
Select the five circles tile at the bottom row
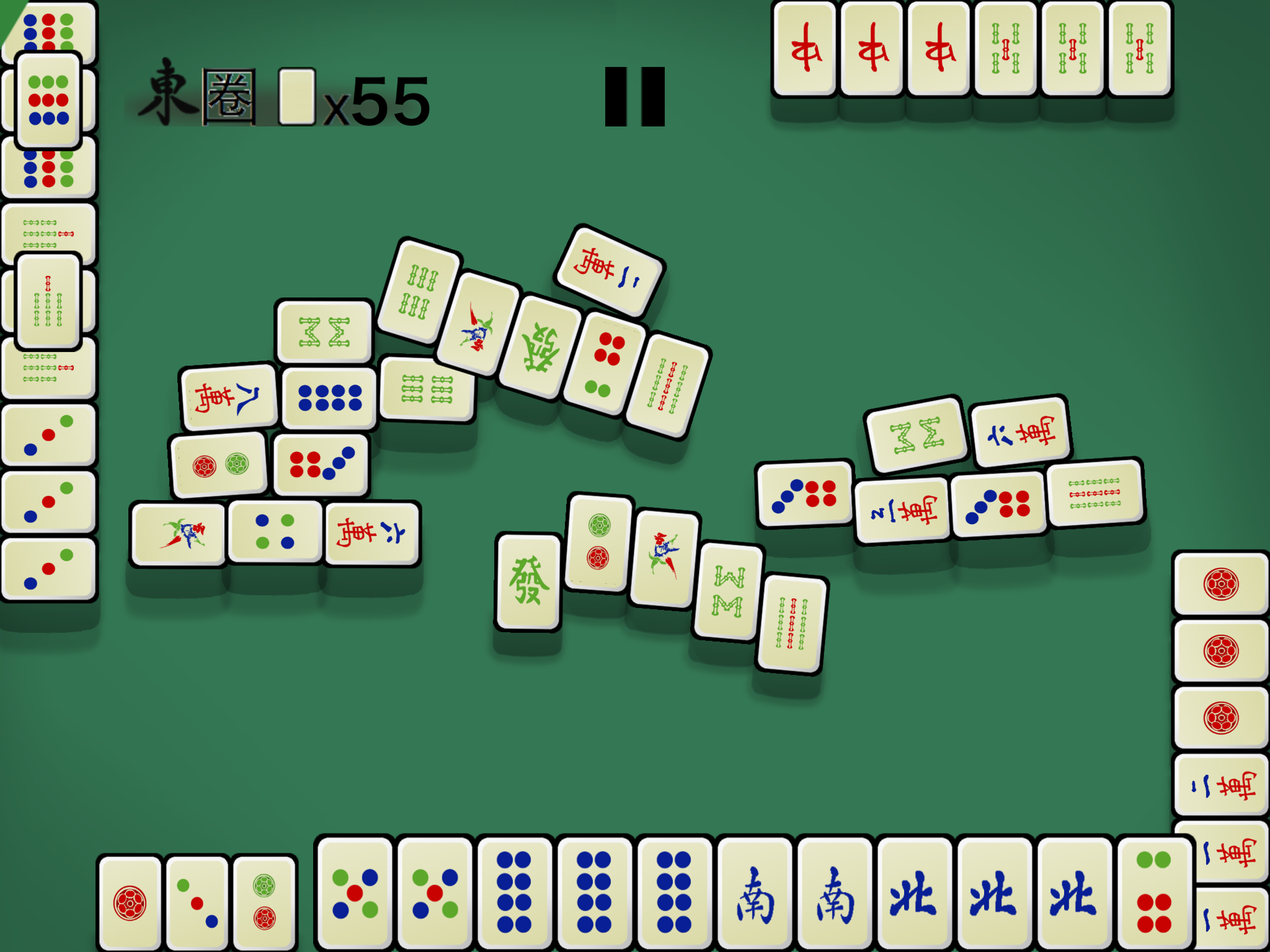pos(356,893)
